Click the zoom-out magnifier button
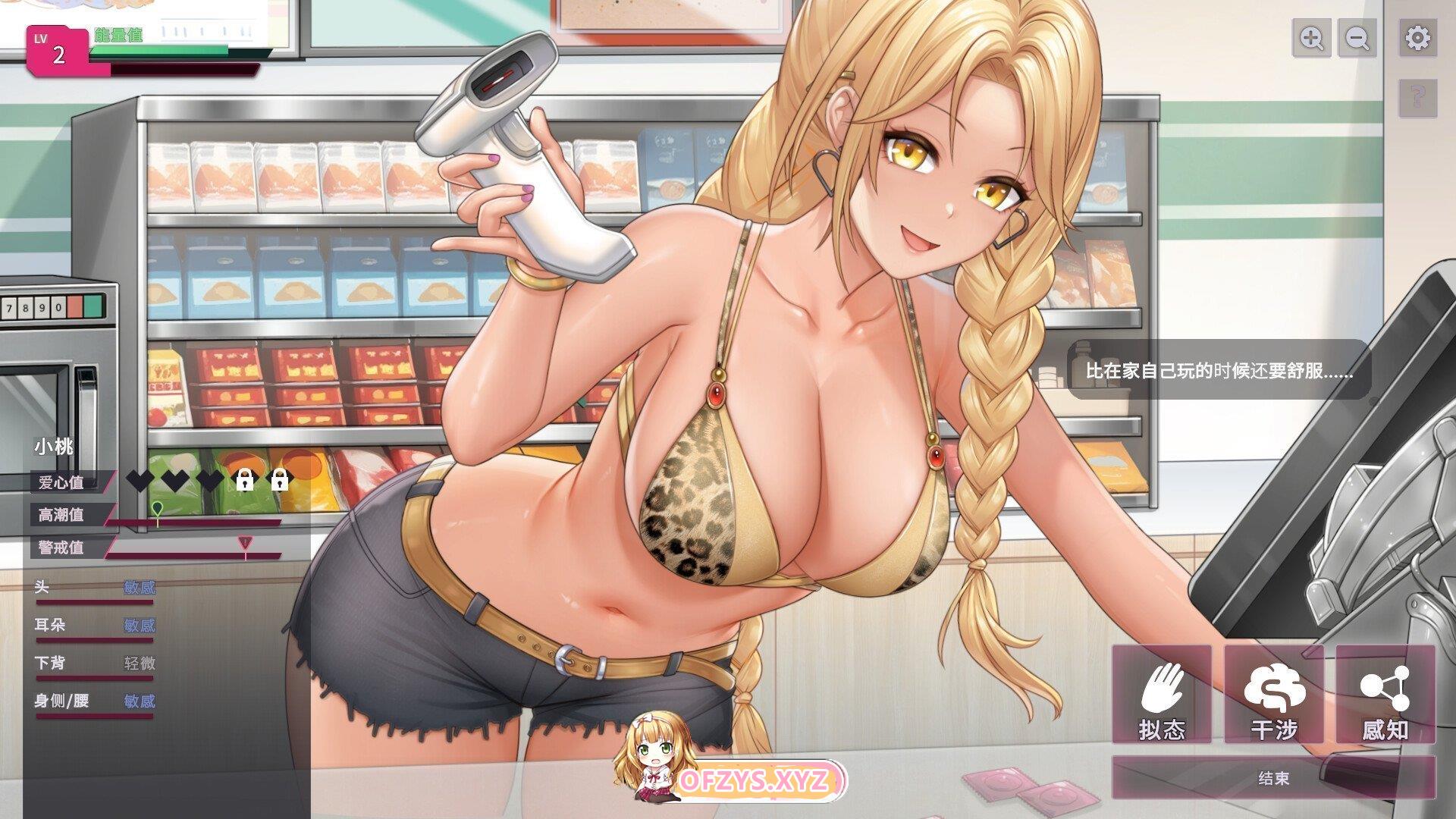 tap(1357, 38)
